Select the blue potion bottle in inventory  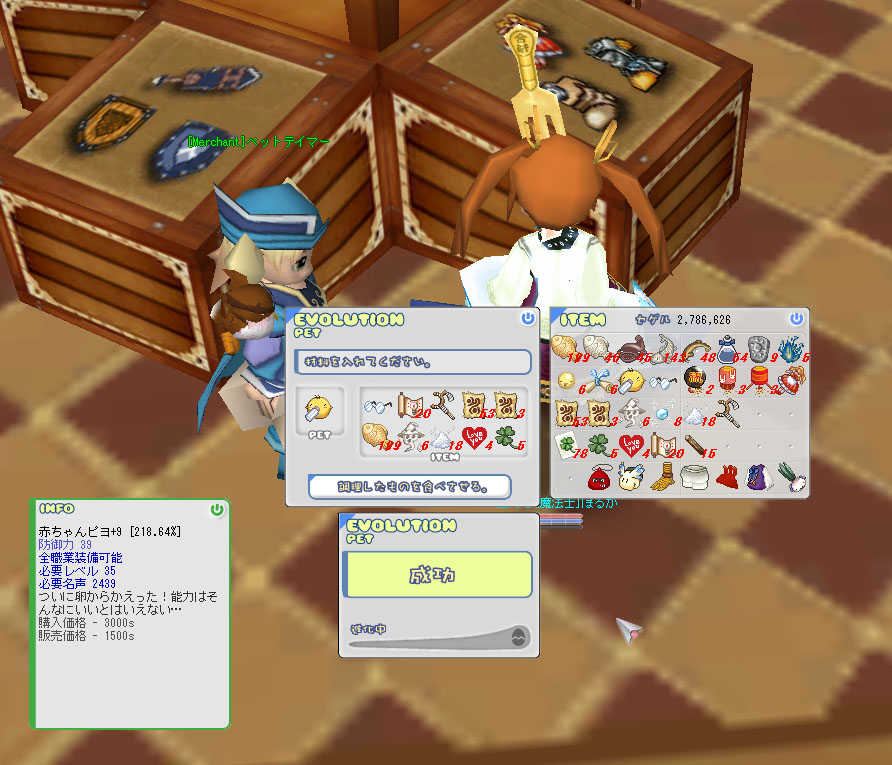click(x=726, y=347)
